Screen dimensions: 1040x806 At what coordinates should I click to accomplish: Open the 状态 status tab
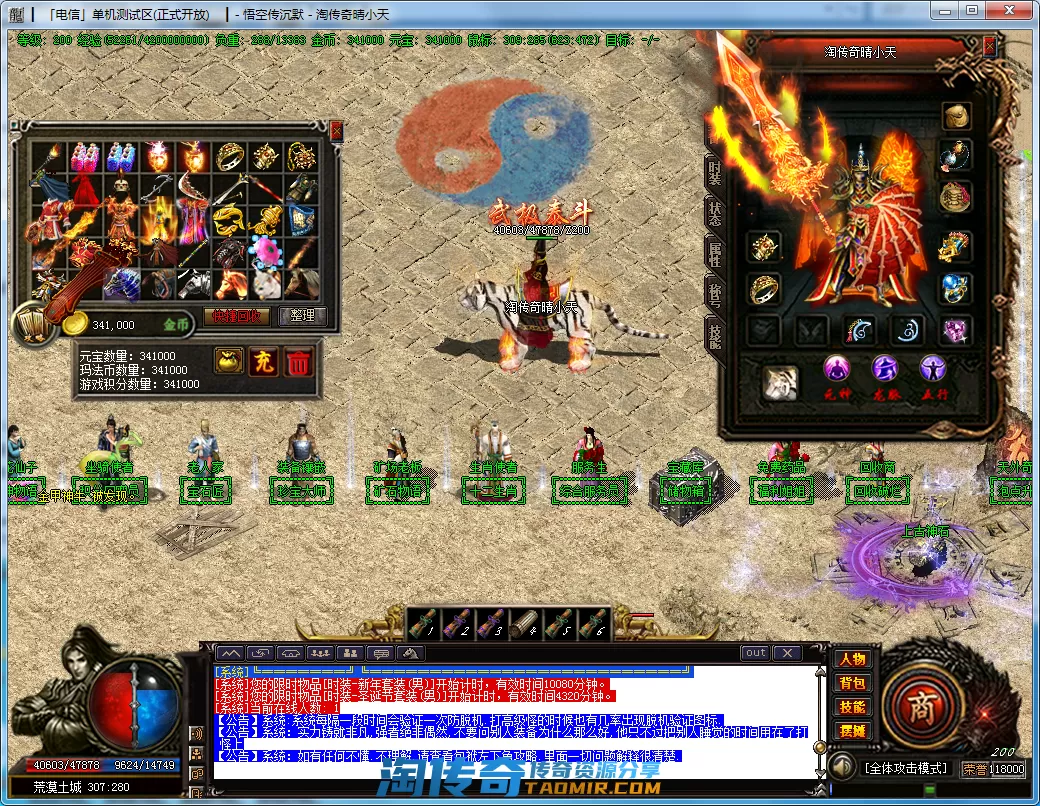pos(714,213)
